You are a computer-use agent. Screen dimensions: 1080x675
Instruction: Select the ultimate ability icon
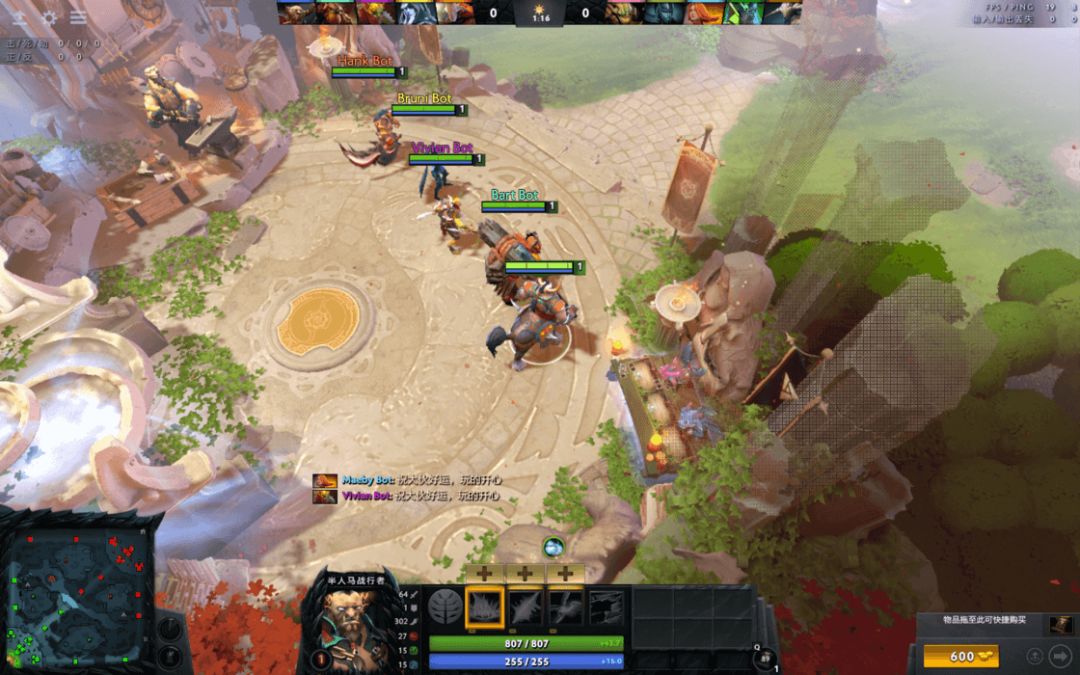click(606, 607)
